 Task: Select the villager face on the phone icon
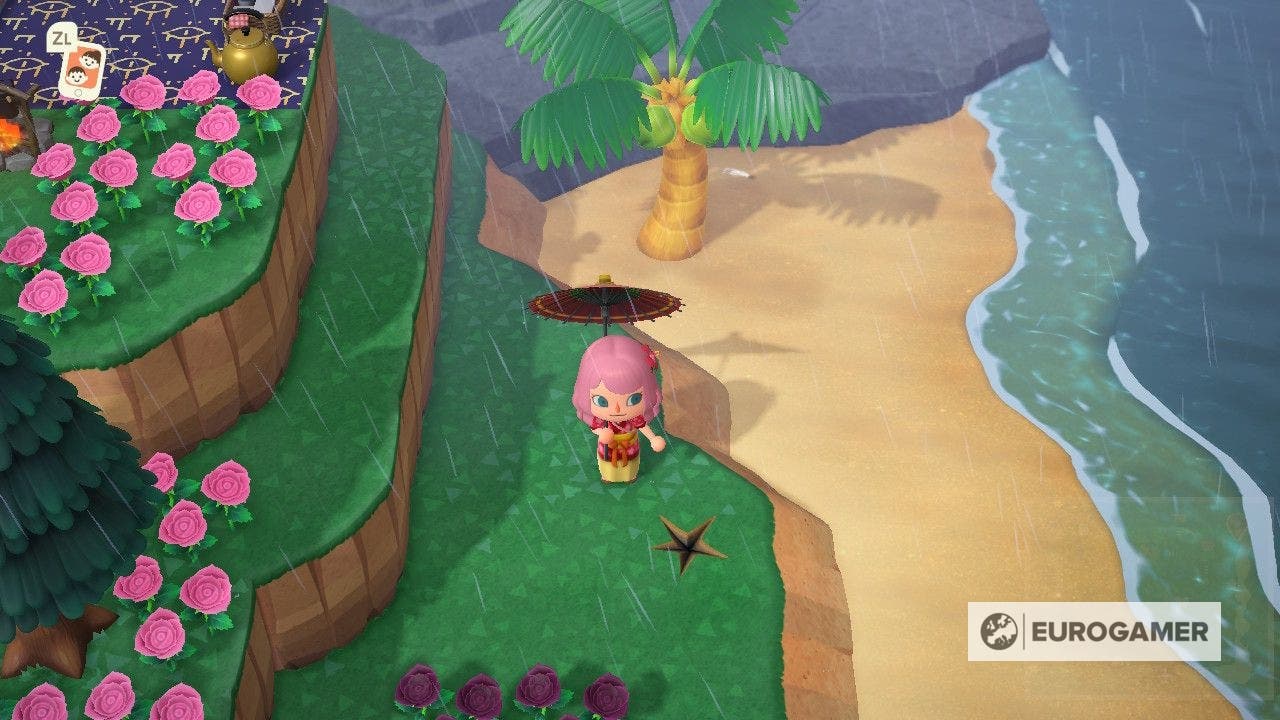[x=92, y=59]
